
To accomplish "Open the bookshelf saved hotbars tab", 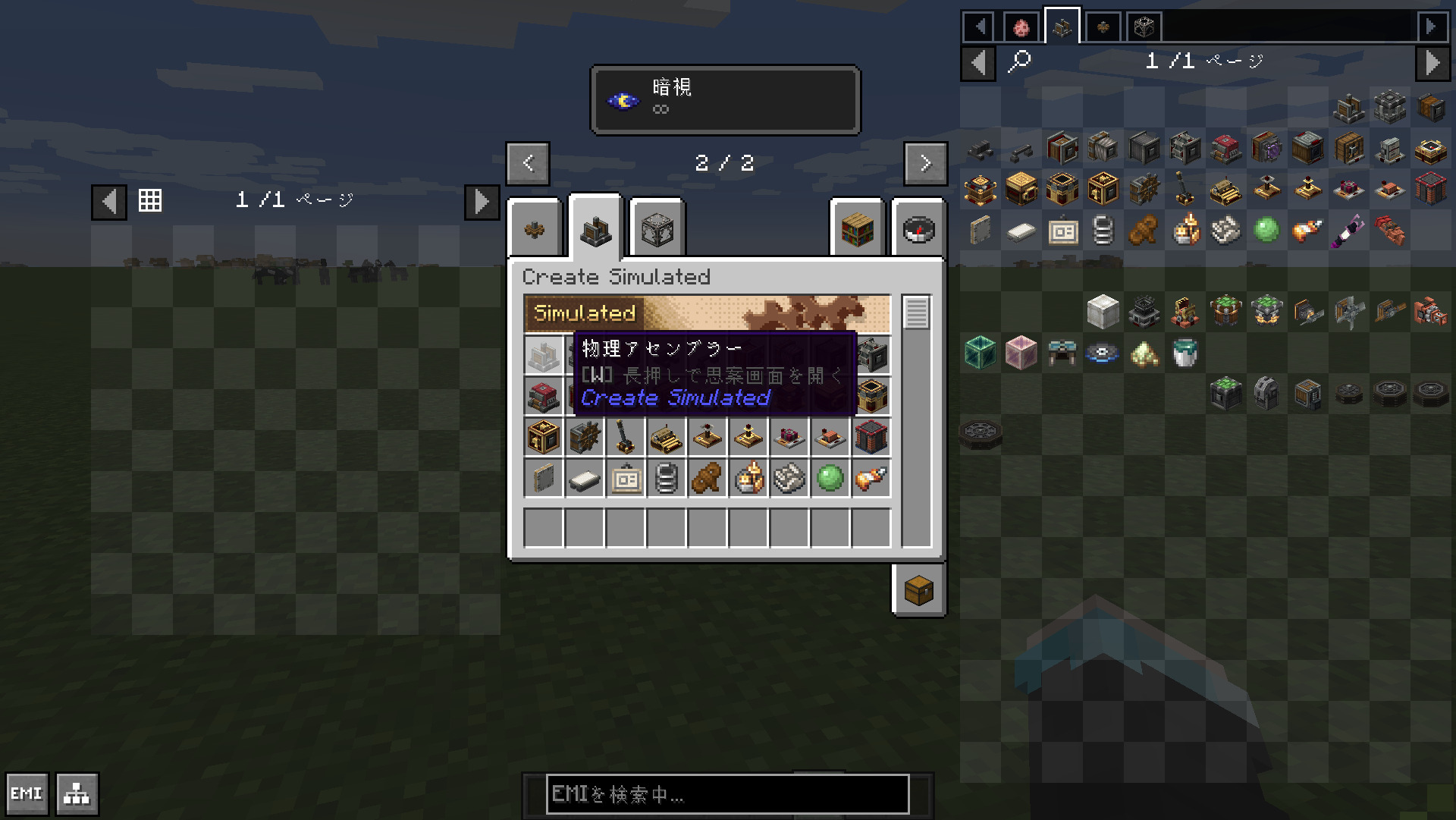I will [858, 229].
